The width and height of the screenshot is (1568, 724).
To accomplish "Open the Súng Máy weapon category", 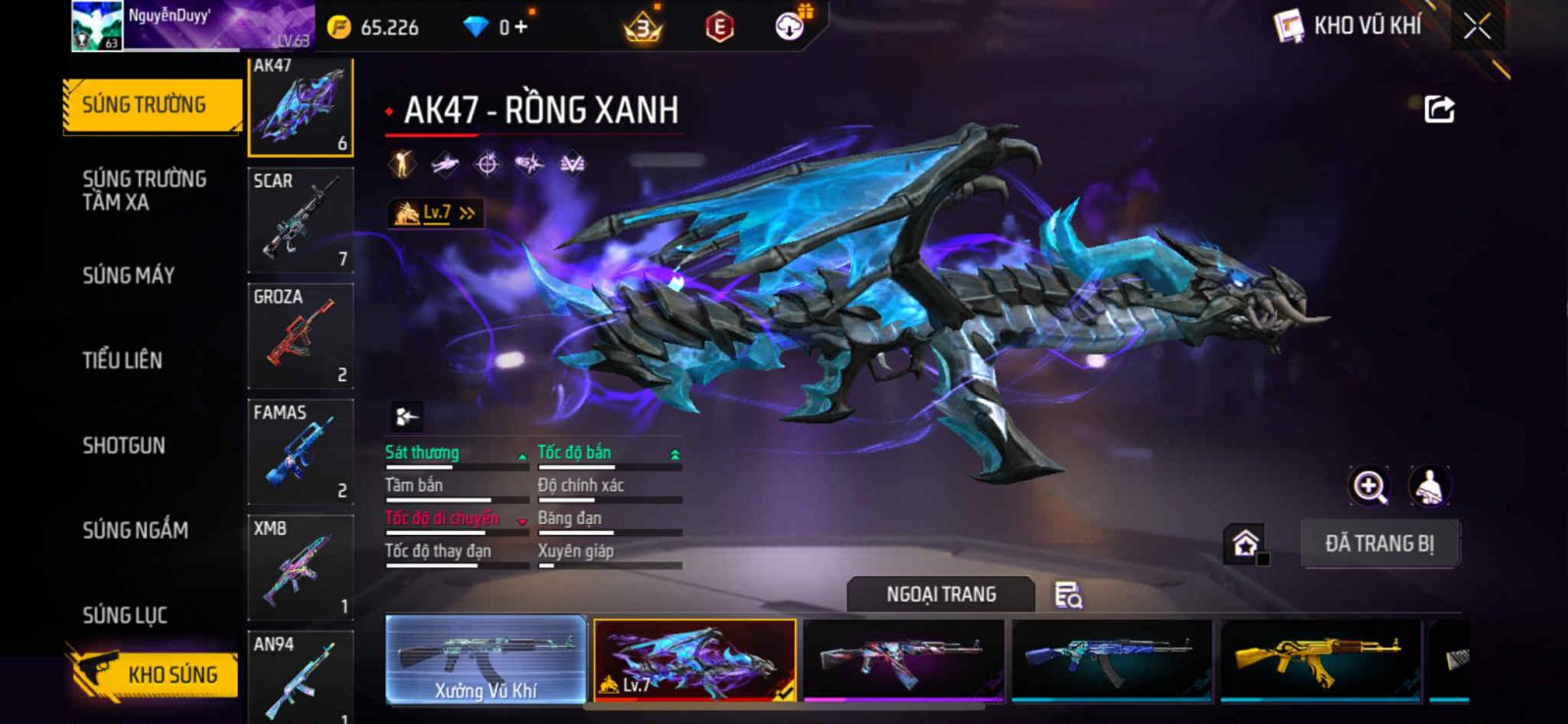I will (128, 276).
